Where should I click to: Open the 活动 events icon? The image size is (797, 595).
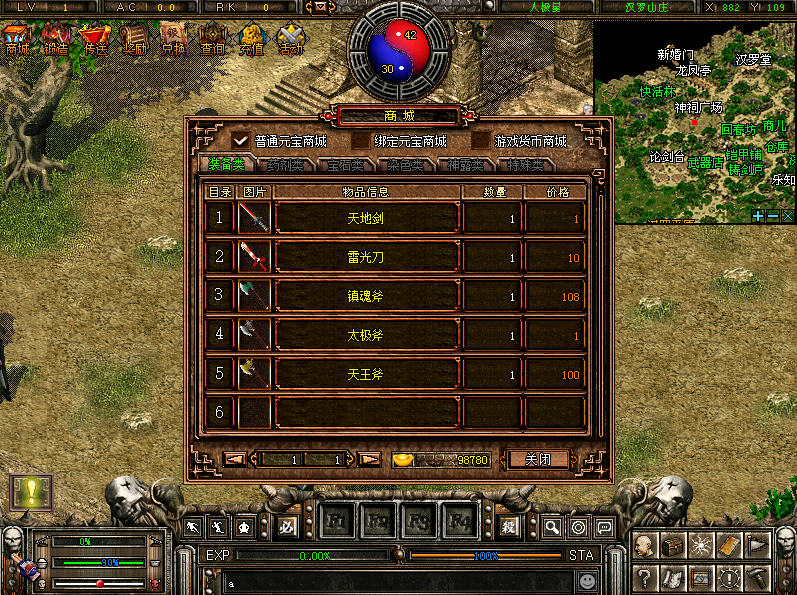click(x=291, y=40)
